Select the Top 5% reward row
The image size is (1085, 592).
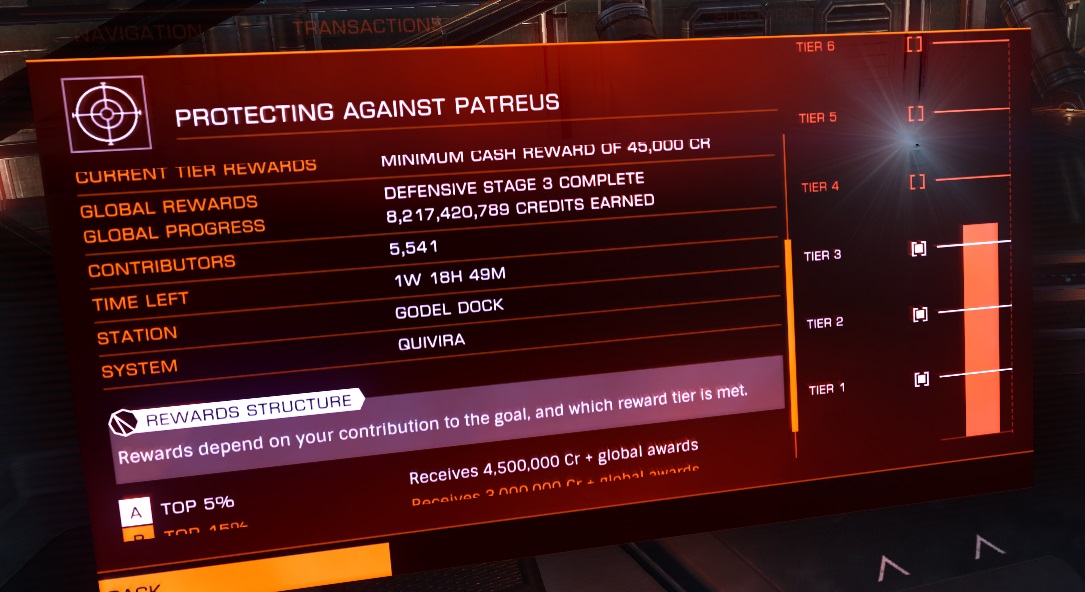pos(196,506)
